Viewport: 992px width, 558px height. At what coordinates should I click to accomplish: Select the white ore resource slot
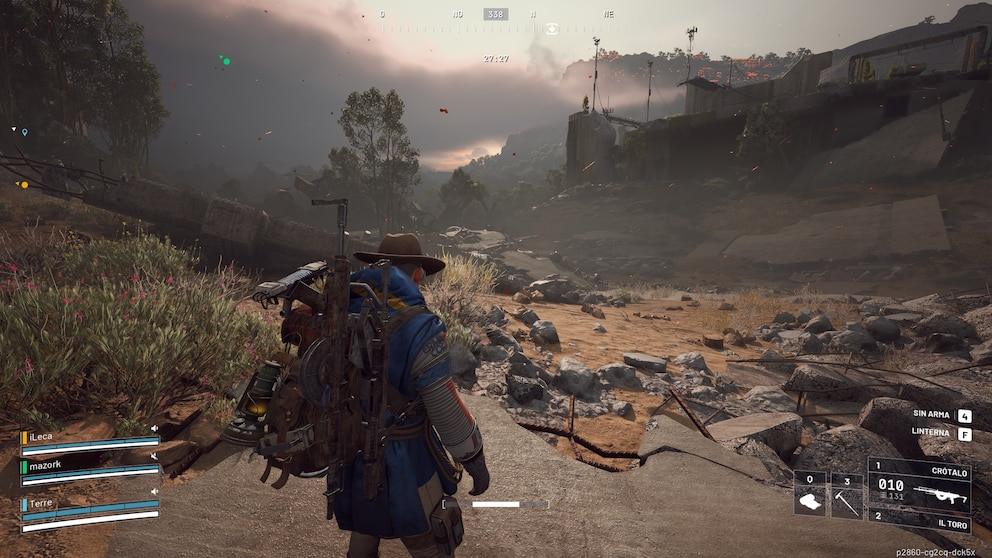809,496
